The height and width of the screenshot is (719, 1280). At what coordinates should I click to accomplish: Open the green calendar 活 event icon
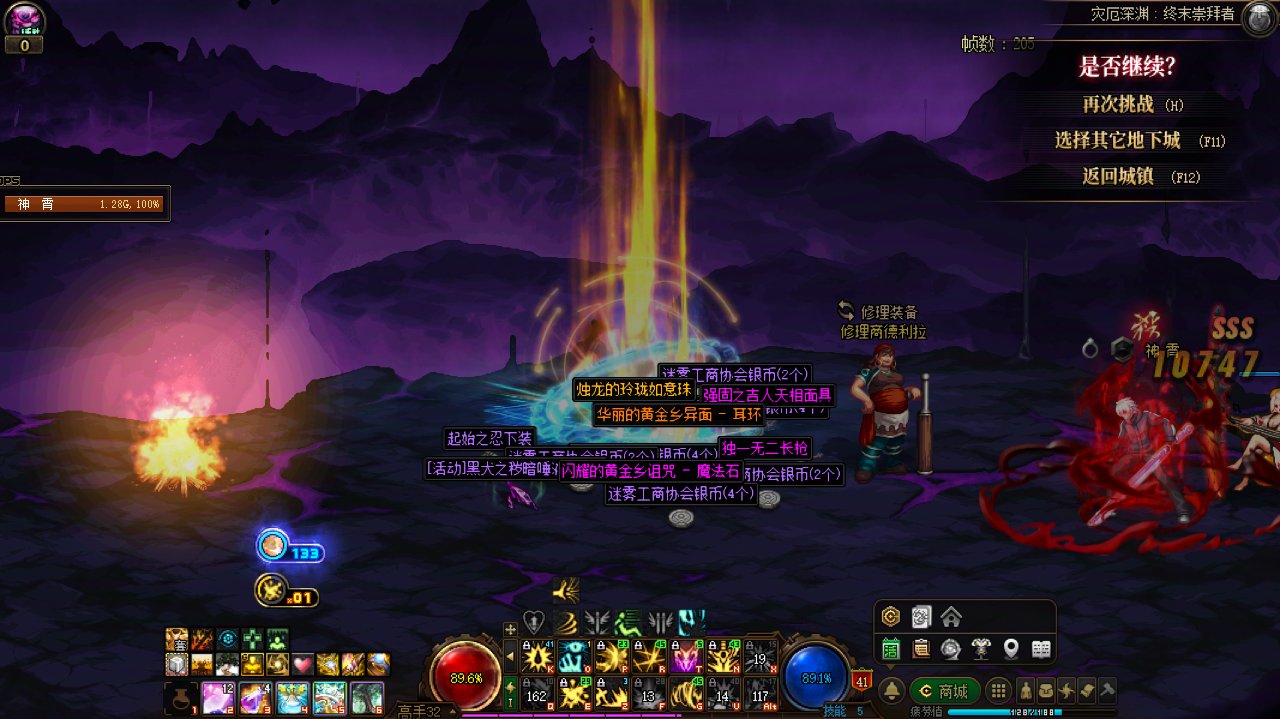tap(890, 649)
